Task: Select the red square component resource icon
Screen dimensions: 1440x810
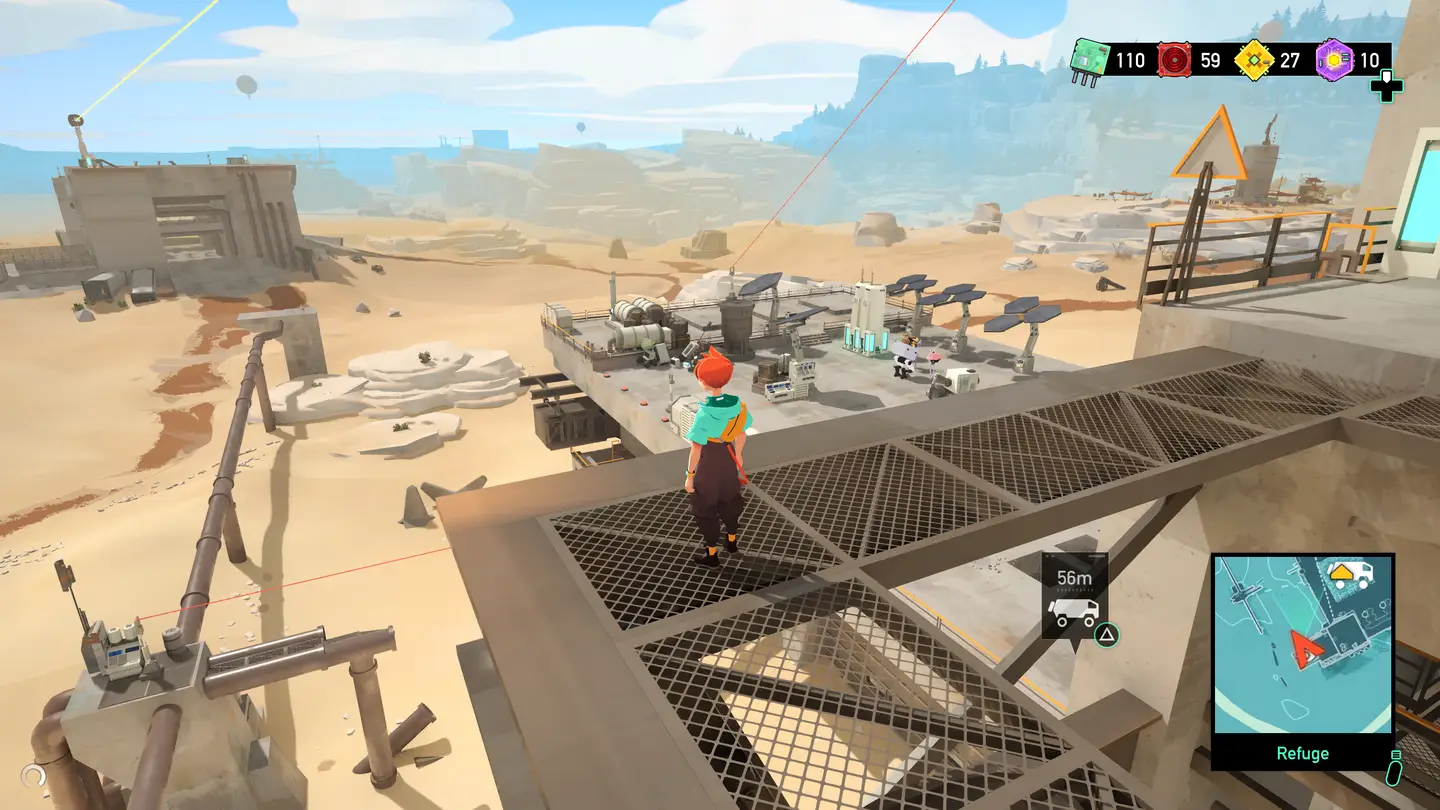Action: (1173, 60)
